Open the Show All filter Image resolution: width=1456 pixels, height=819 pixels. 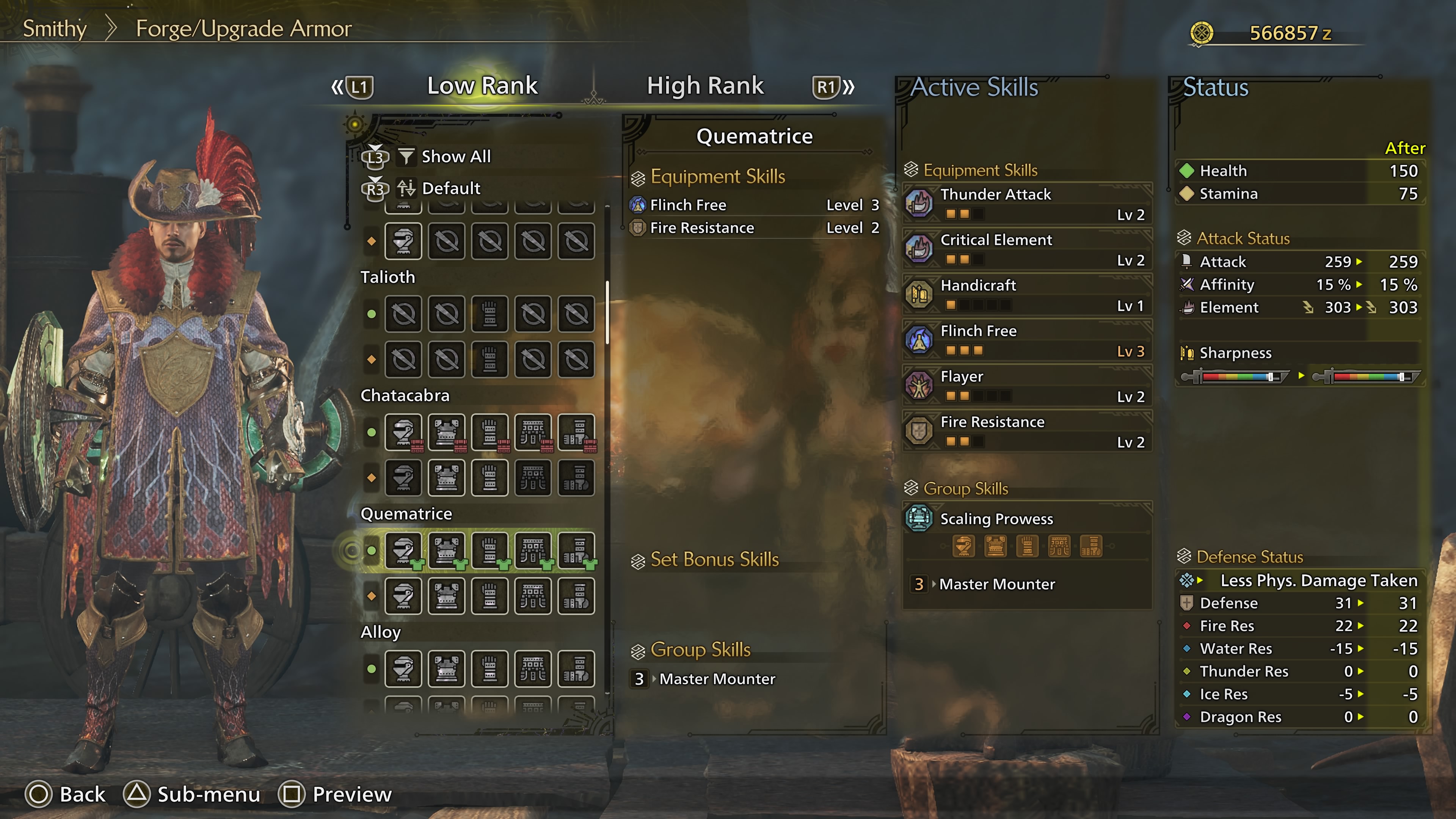(455, 157)
